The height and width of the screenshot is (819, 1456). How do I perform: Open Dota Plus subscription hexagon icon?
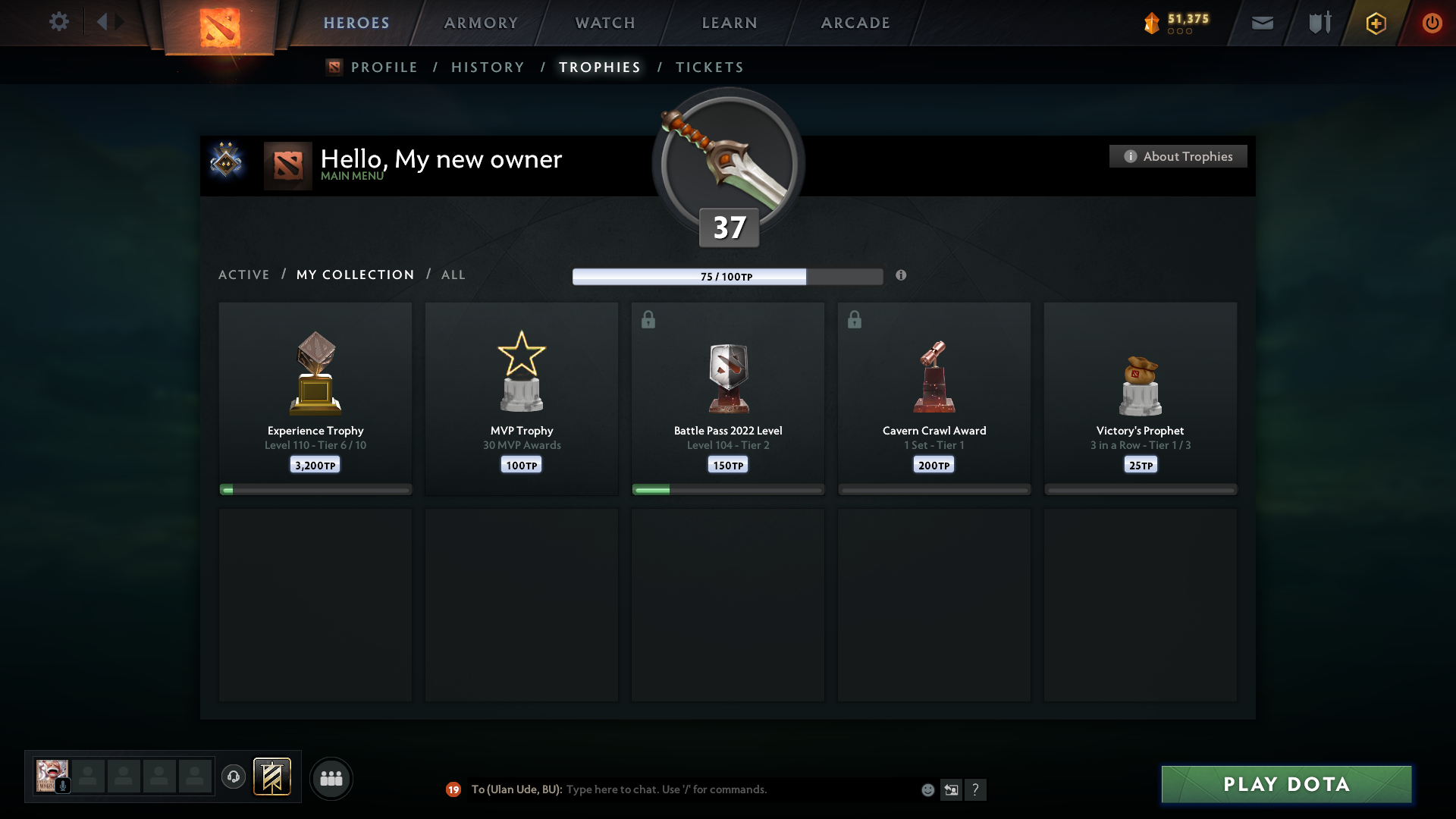(1375, 23)
